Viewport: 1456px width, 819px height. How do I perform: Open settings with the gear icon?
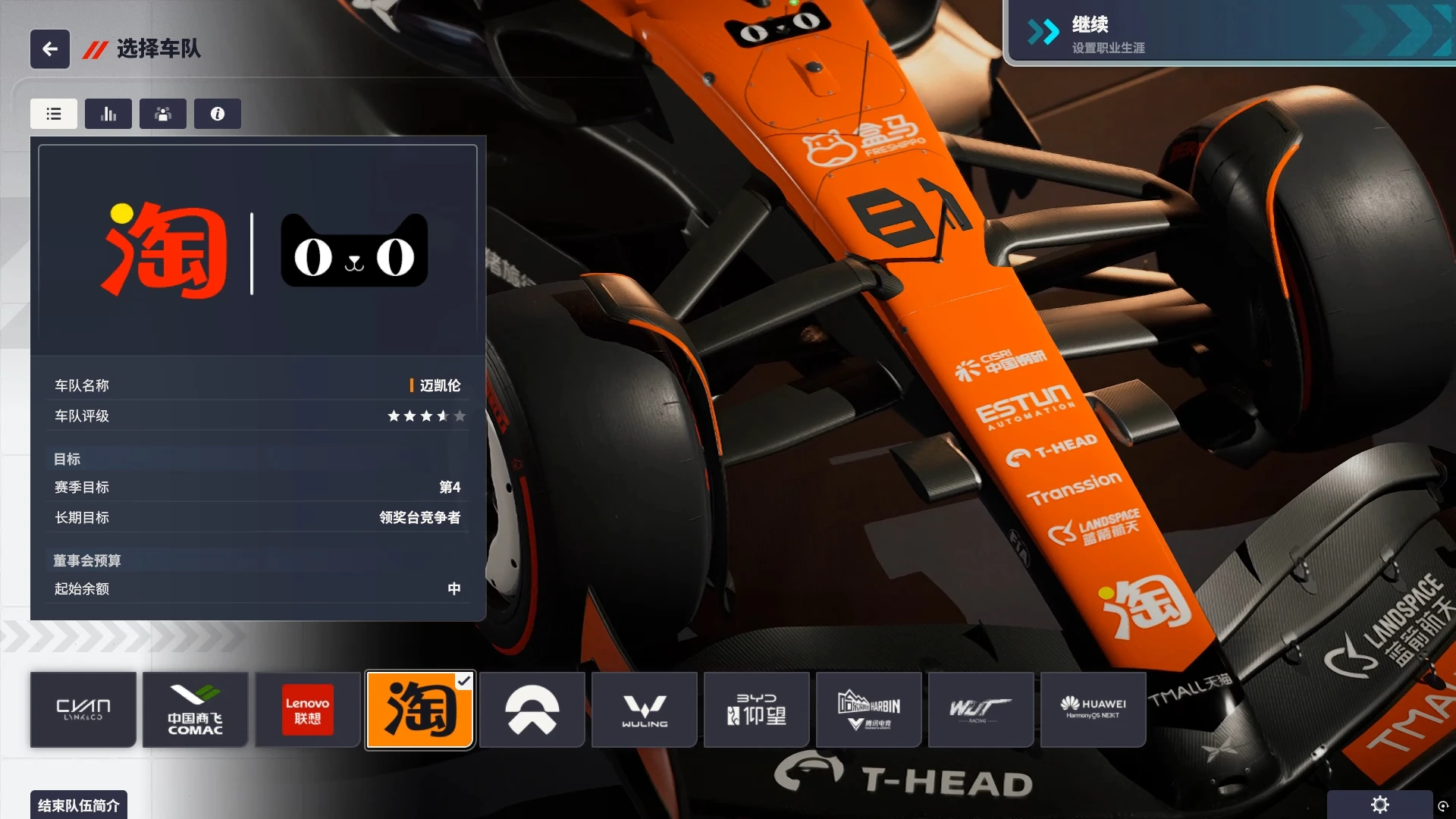coord(1380,805)
